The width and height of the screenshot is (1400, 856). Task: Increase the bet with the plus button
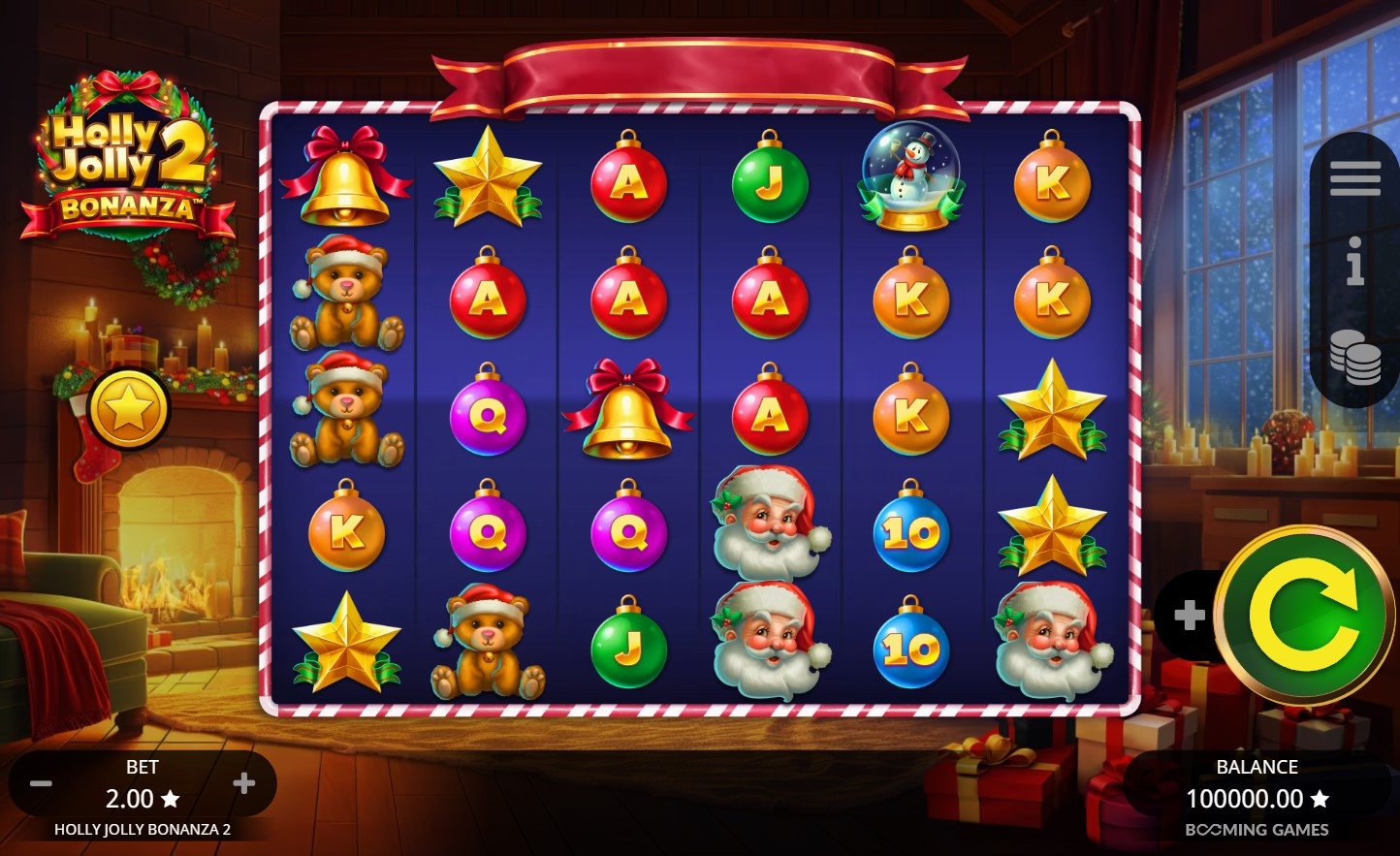tap(244, 783)
